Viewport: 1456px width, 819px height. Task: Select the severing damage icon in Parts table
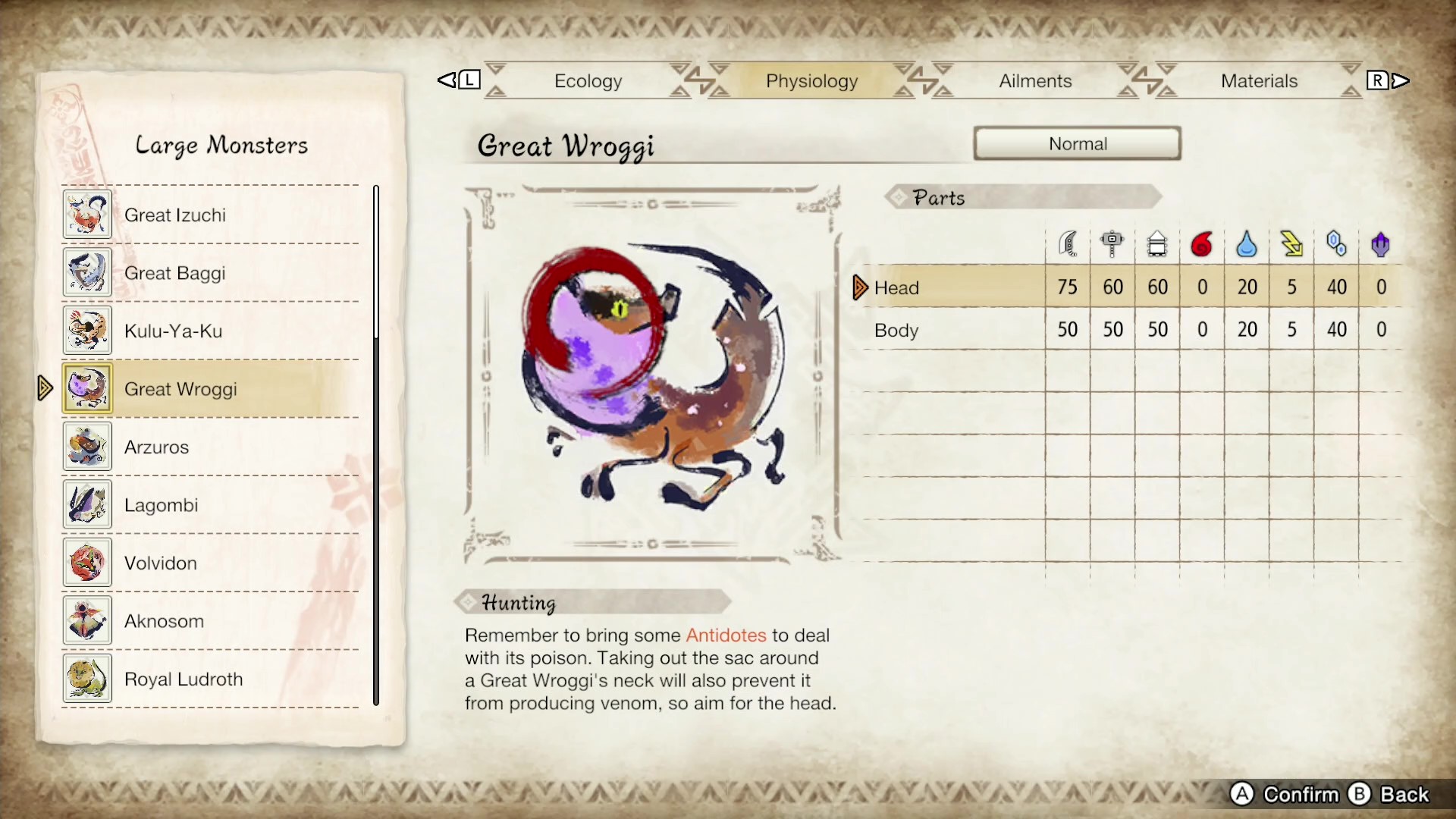pos(1068,243)
